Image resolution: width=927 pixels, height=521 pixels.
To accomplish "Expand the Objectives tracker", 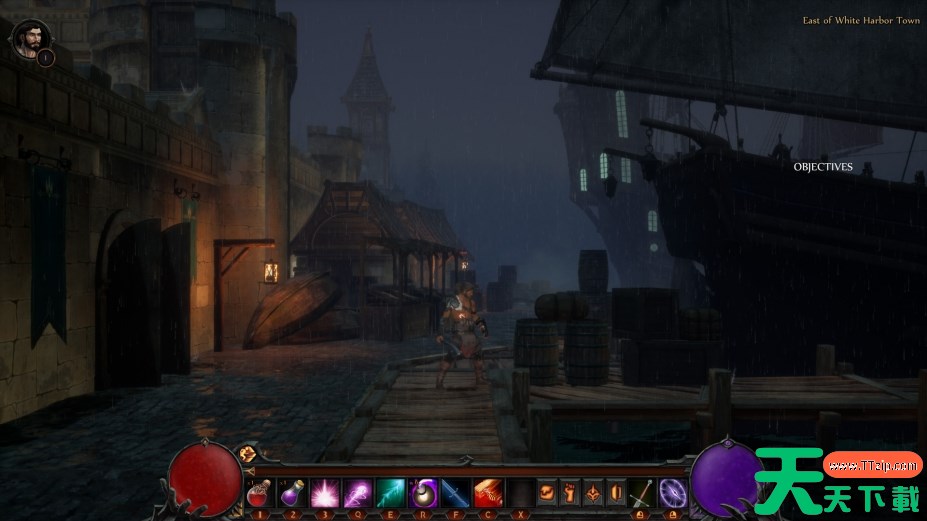I will 823,167.
